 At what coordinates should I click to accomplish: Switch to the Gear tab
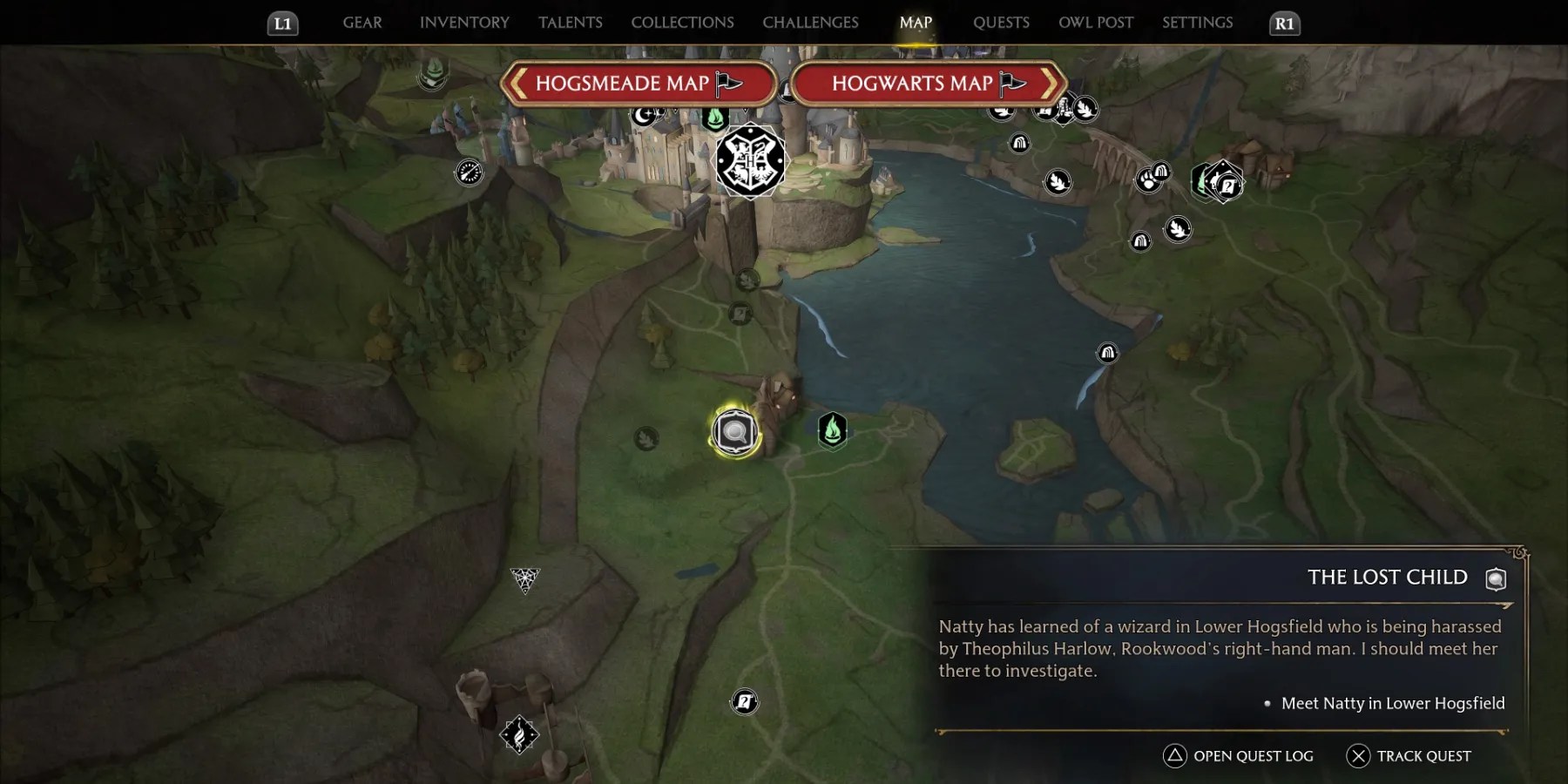(x=362, y=23)
